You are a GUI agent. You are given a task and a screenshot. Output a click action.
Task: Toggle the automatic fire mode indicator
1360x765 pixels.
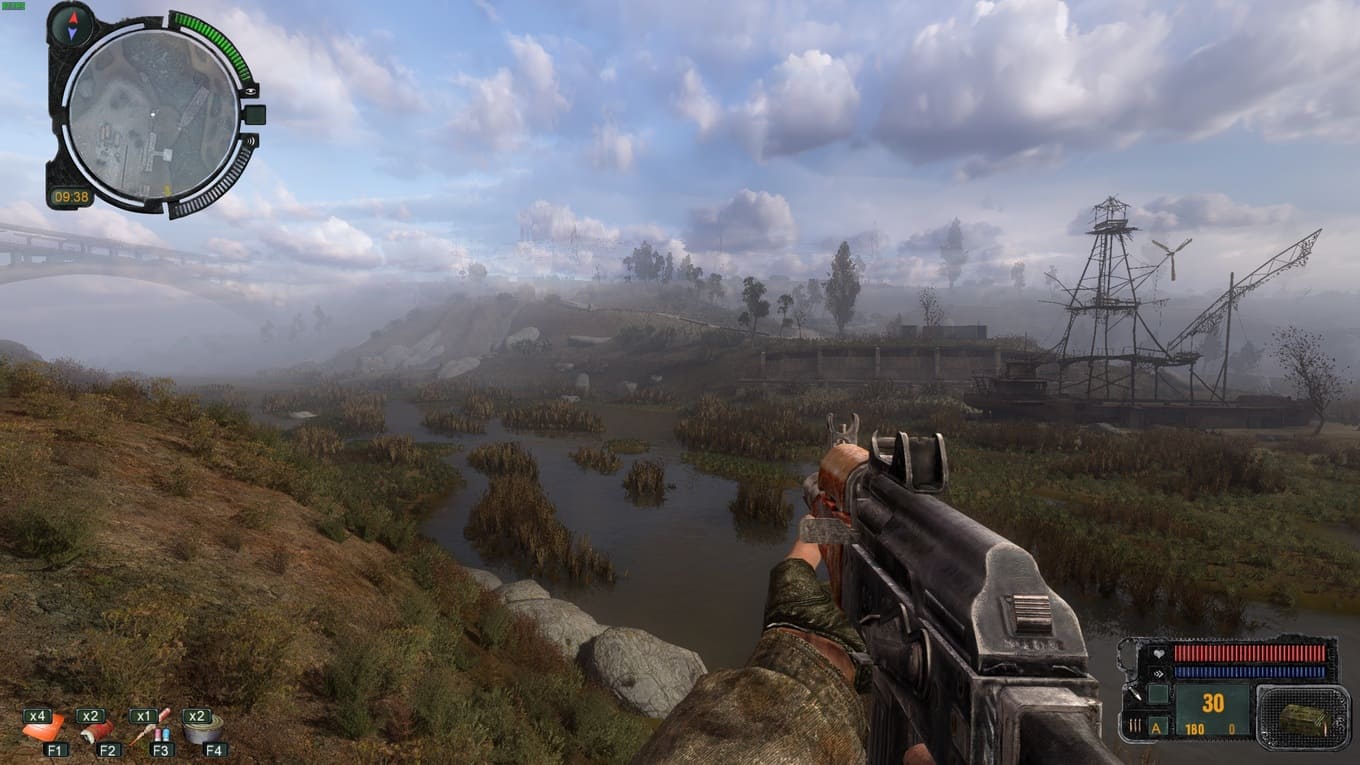tap(1157, 727)
